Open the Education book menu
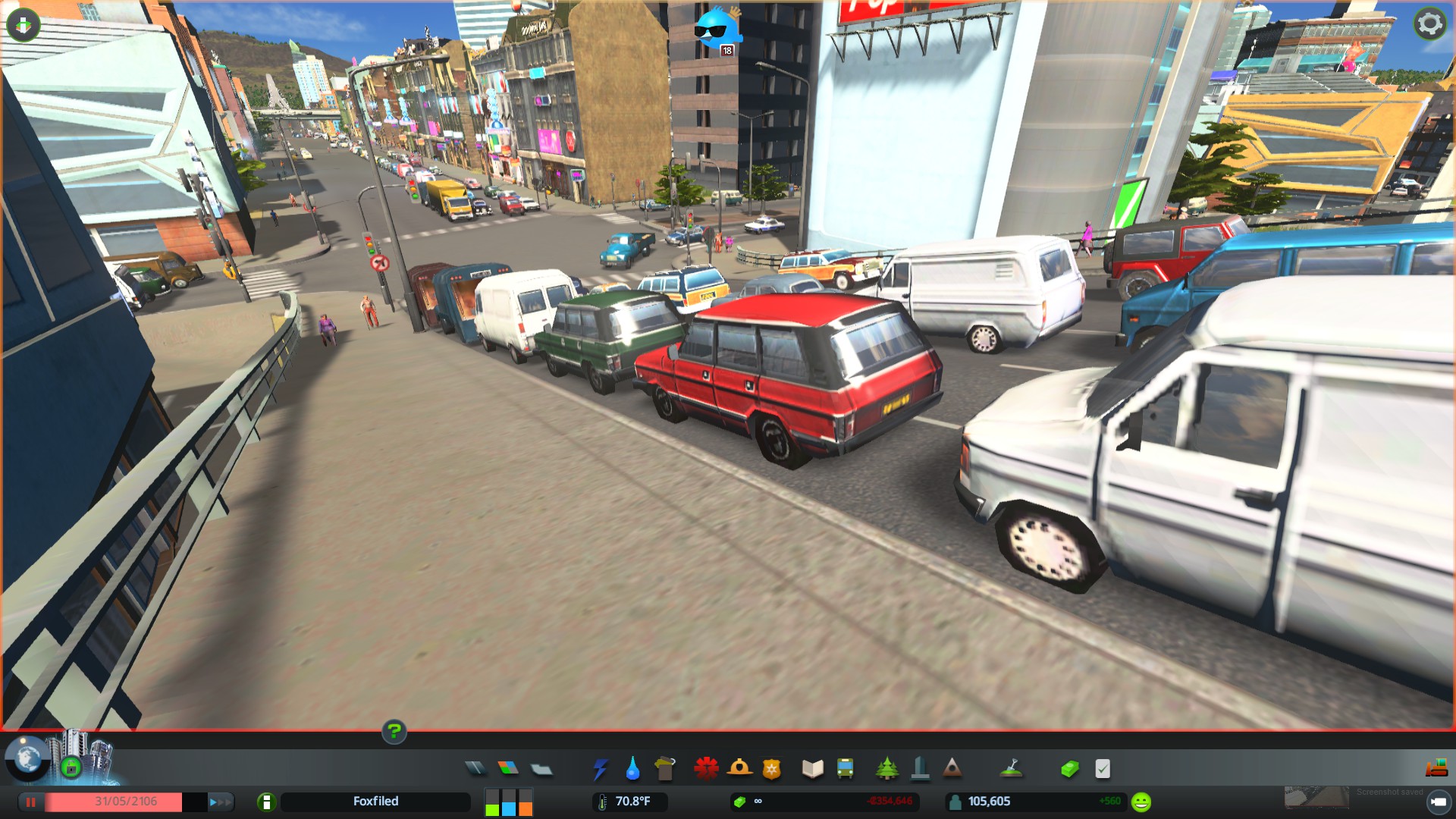1456x819 pixels. [x=813, y=769]
